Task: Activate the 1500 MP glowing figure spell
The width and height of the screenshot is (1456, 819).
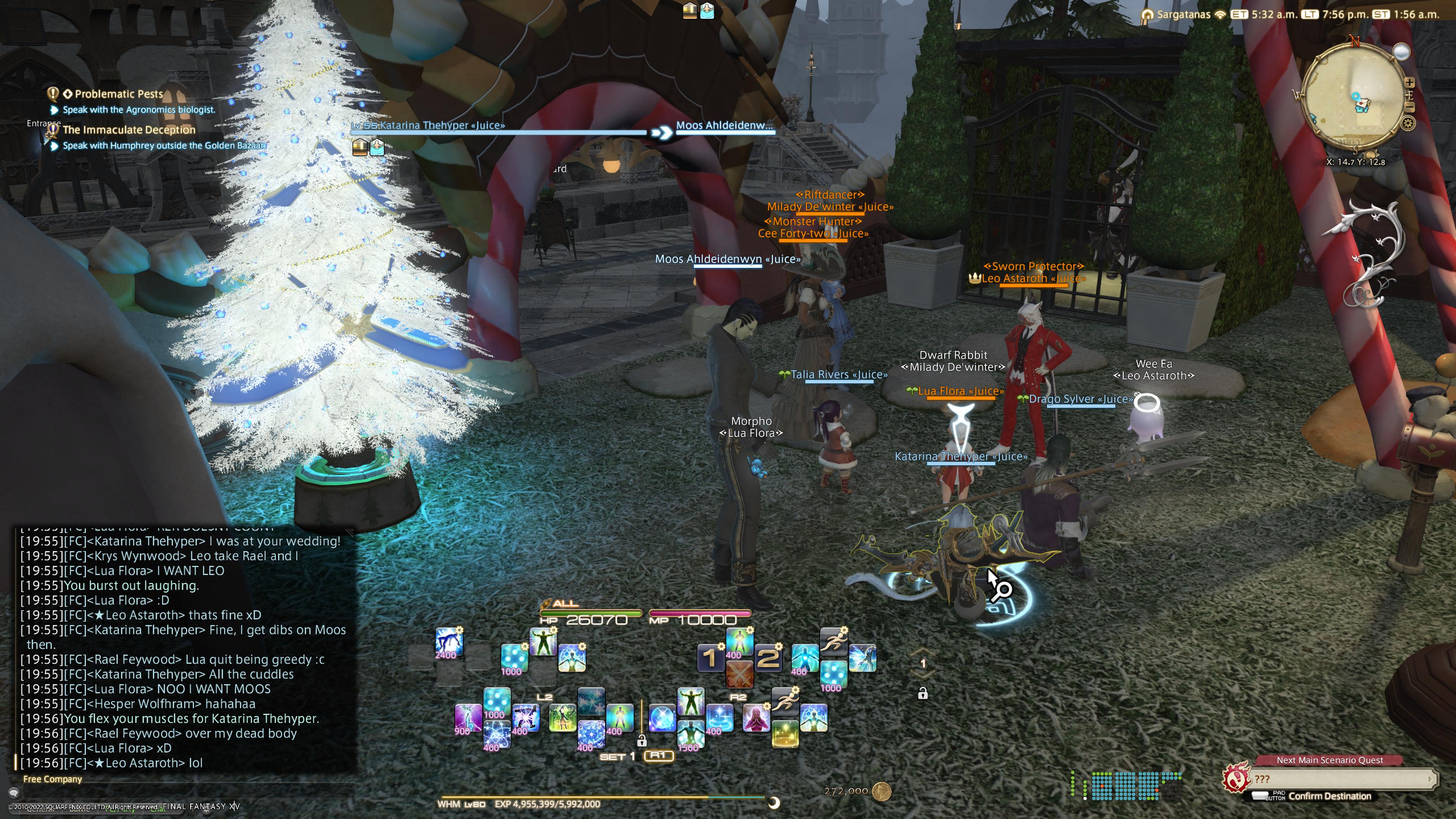Action: click(690, 735)
